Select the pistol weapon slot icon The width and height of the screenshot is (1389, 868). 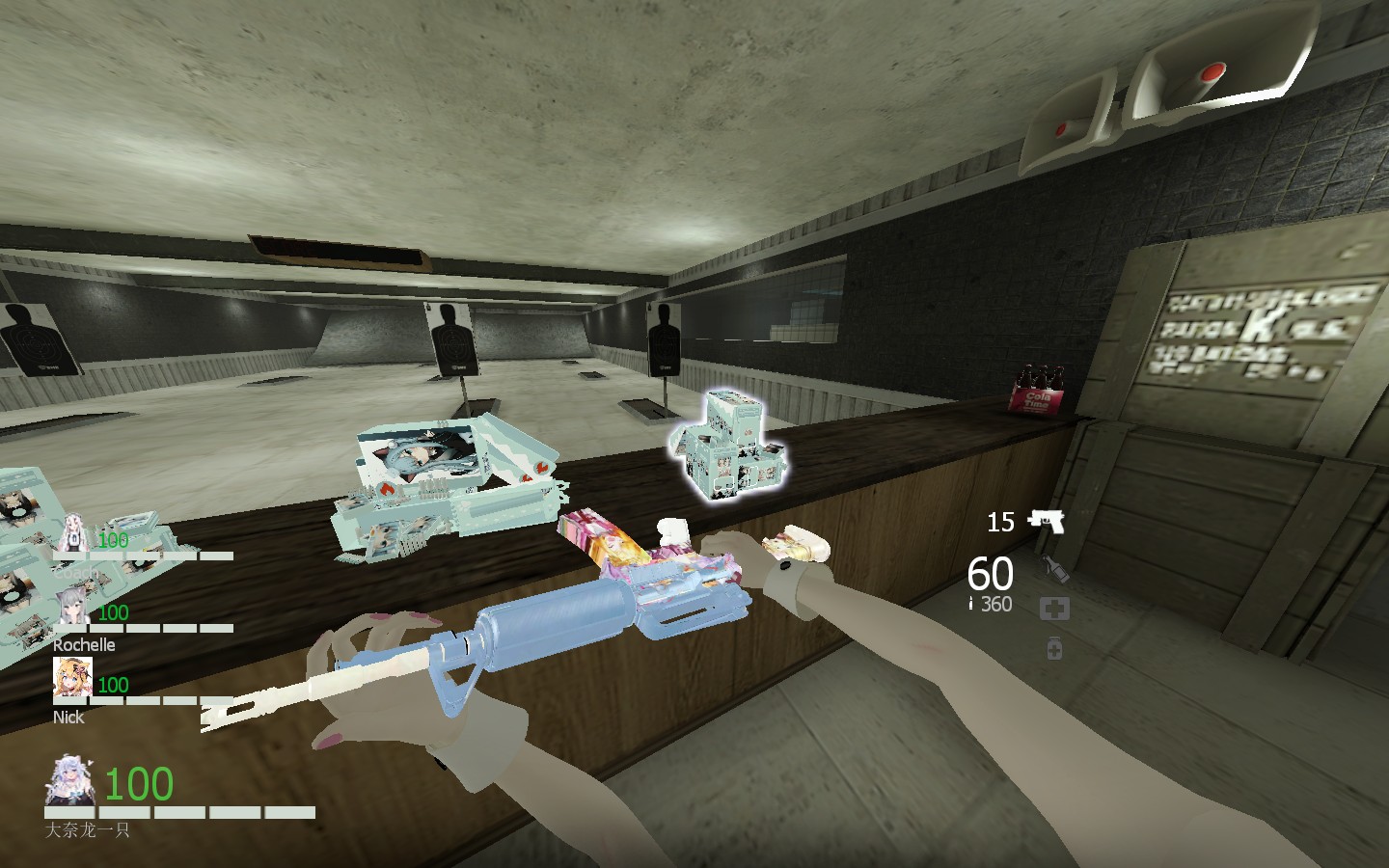point(1049,521)
